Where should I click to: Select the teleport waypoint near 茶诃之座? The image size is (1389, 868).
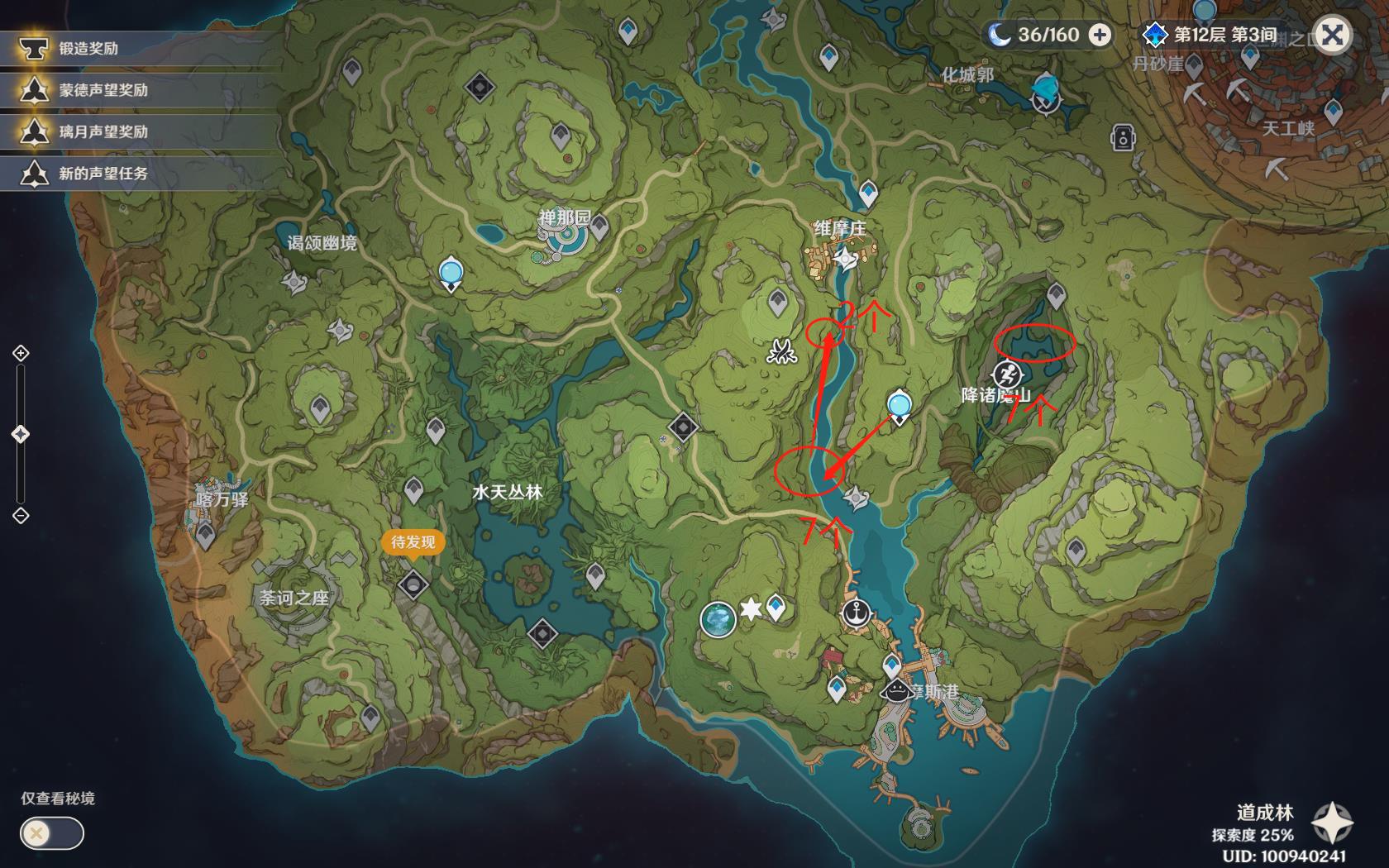pyautogui.click(x=205, y=536)
